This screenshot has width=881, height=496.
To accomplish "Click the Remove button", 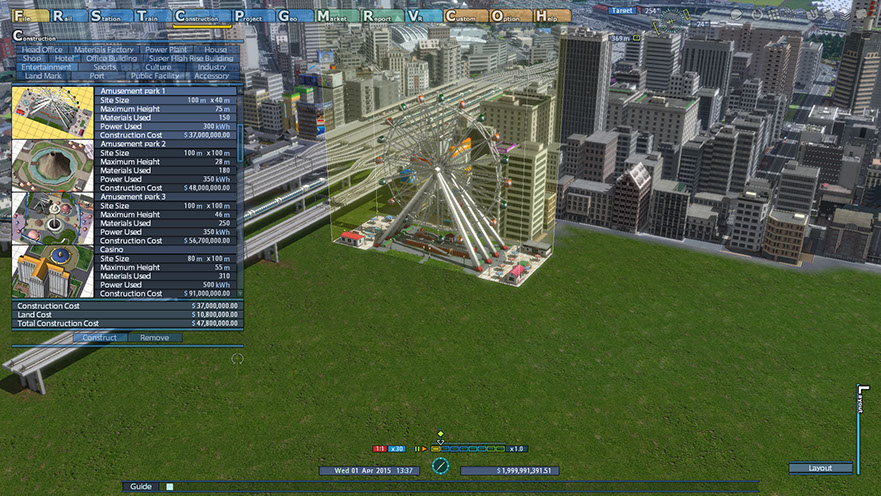I will pos(154,338).
